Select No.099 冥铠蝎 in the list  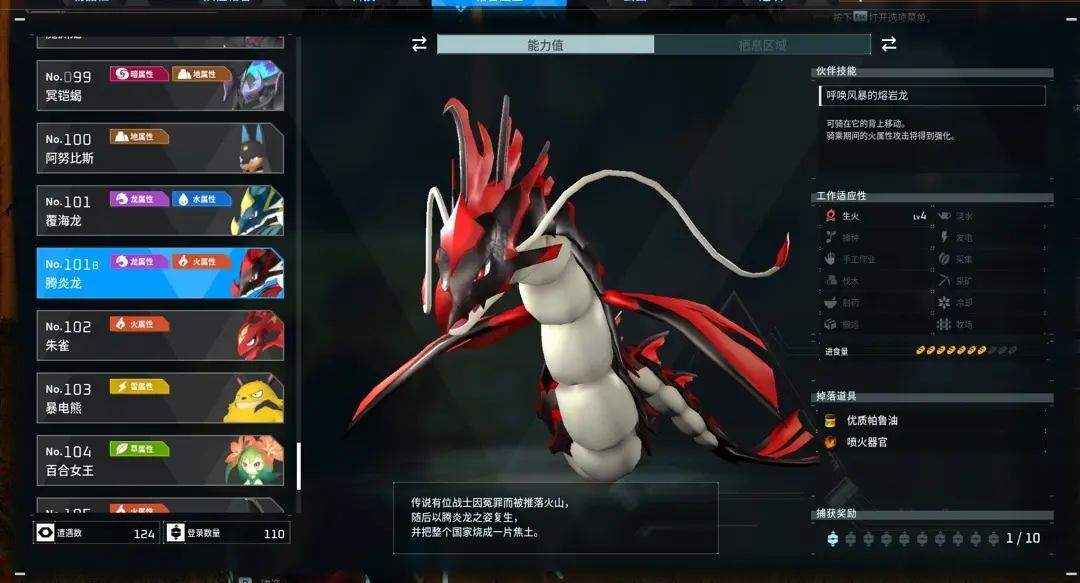pos(160,86)
